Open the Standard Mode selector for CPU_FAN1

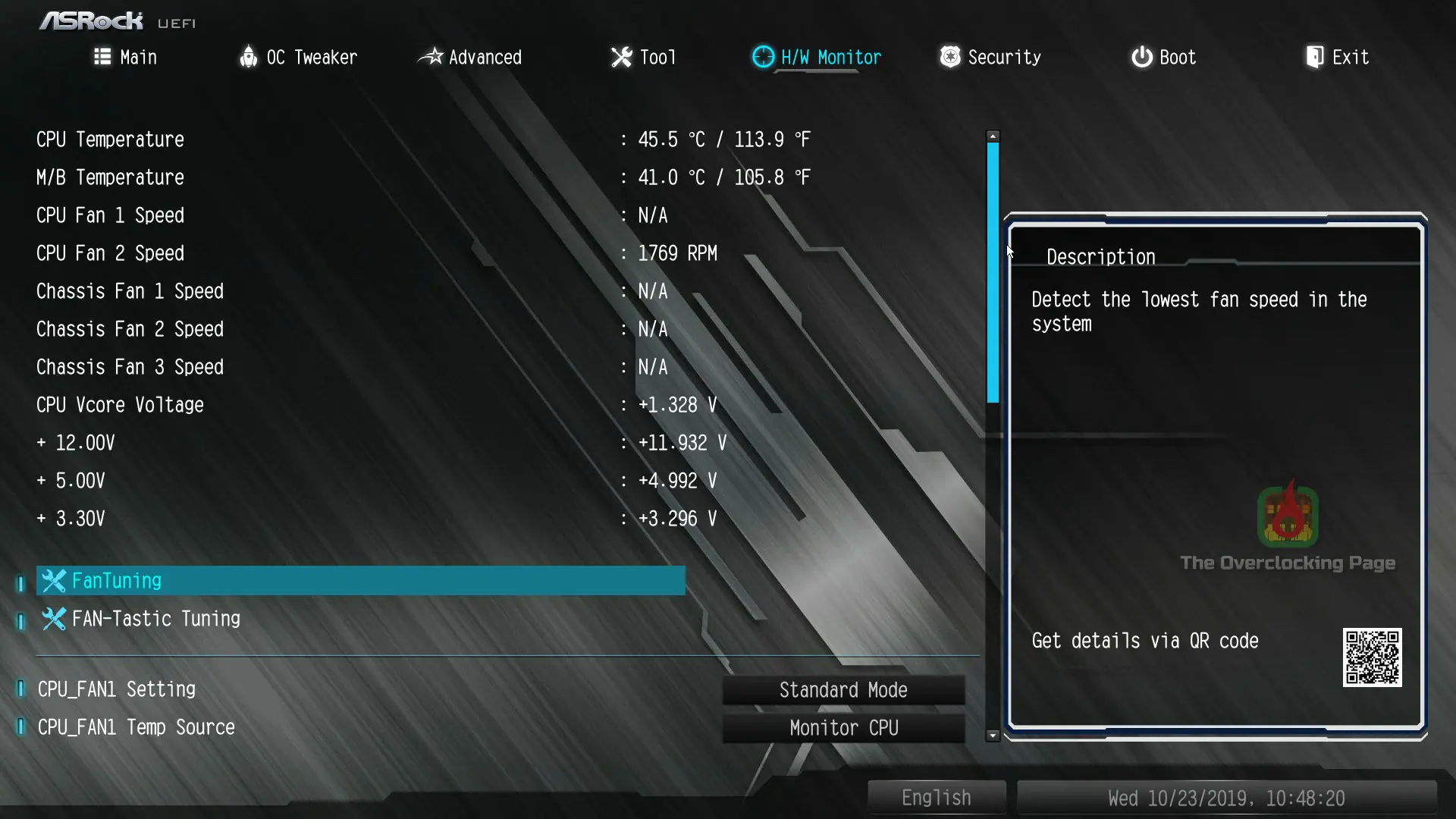(843, 689)
